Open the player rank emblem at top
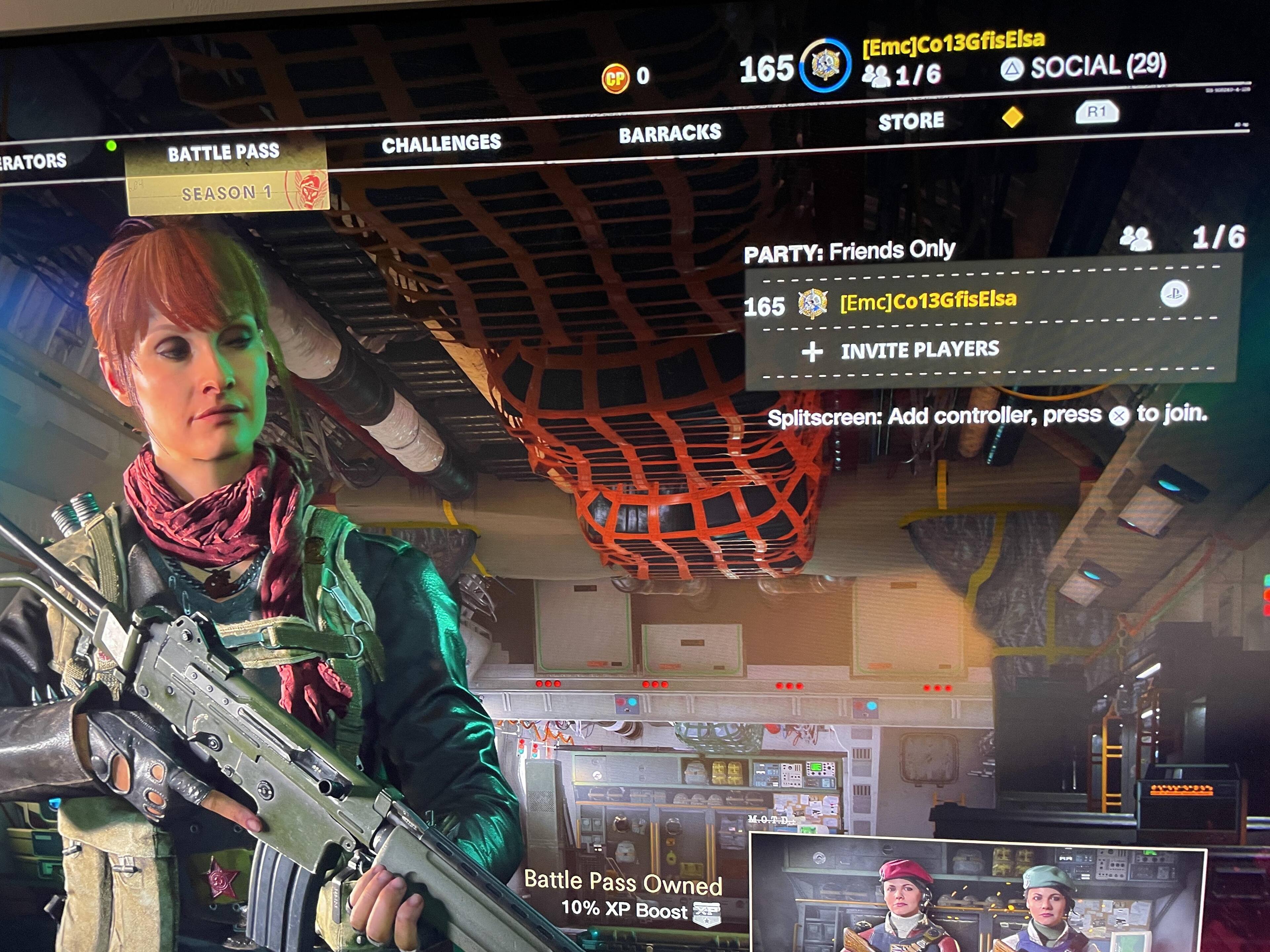1270x952 pixels. (x=825, y=65)
